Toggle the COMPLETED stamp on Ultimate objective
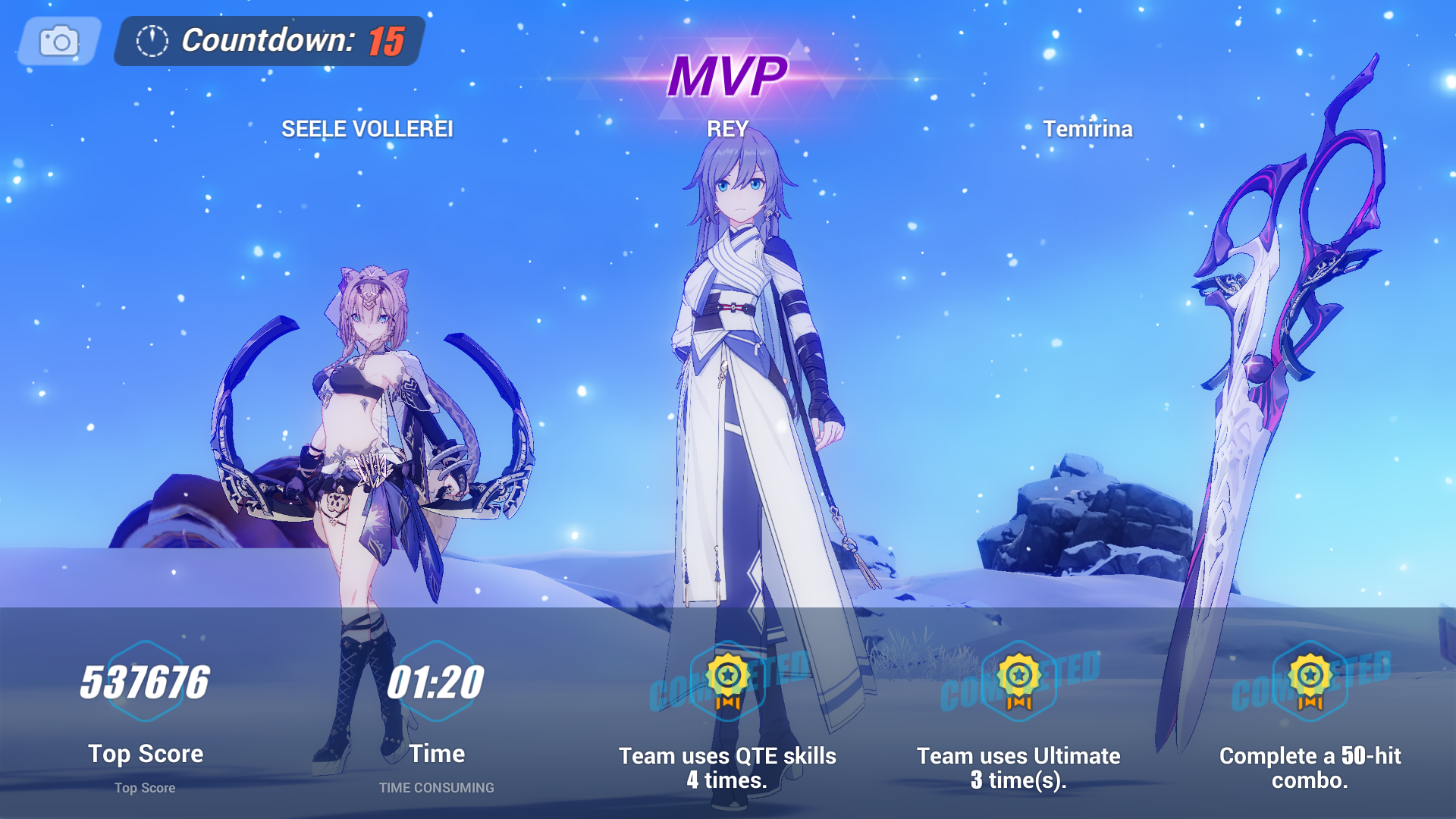The width and height of the screenshot is (1456, 819). tap(1020, 686)
